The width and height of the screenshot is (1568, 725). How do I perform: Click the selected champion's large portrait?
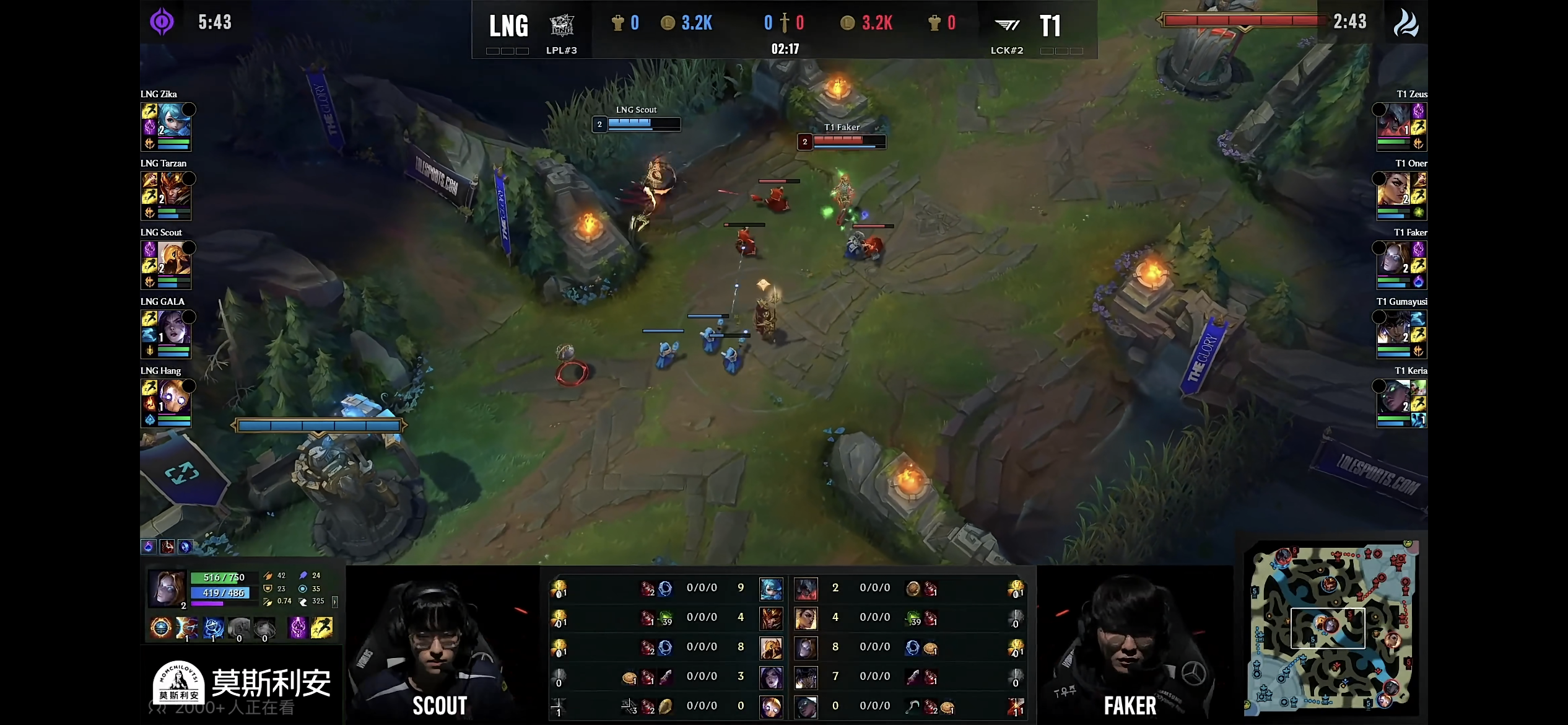pyautogui.click(x=167, y=589)
